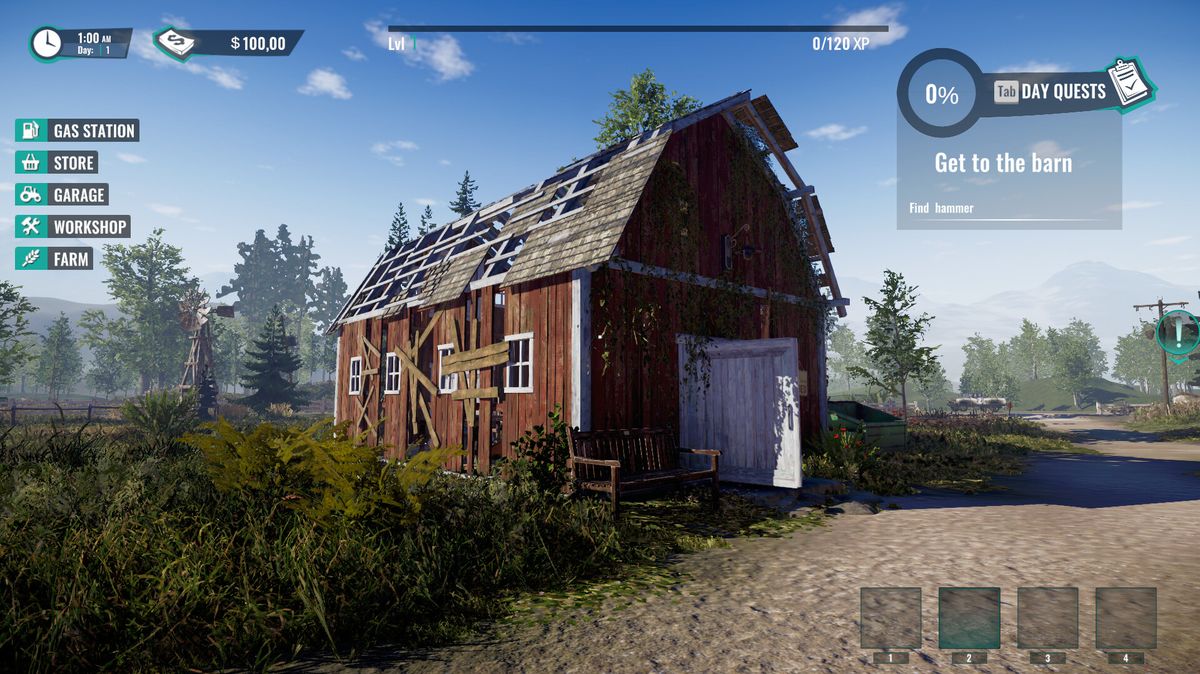Click the quest clipboard checklist icon
1200x674 pixels.
click(1131, 84)
